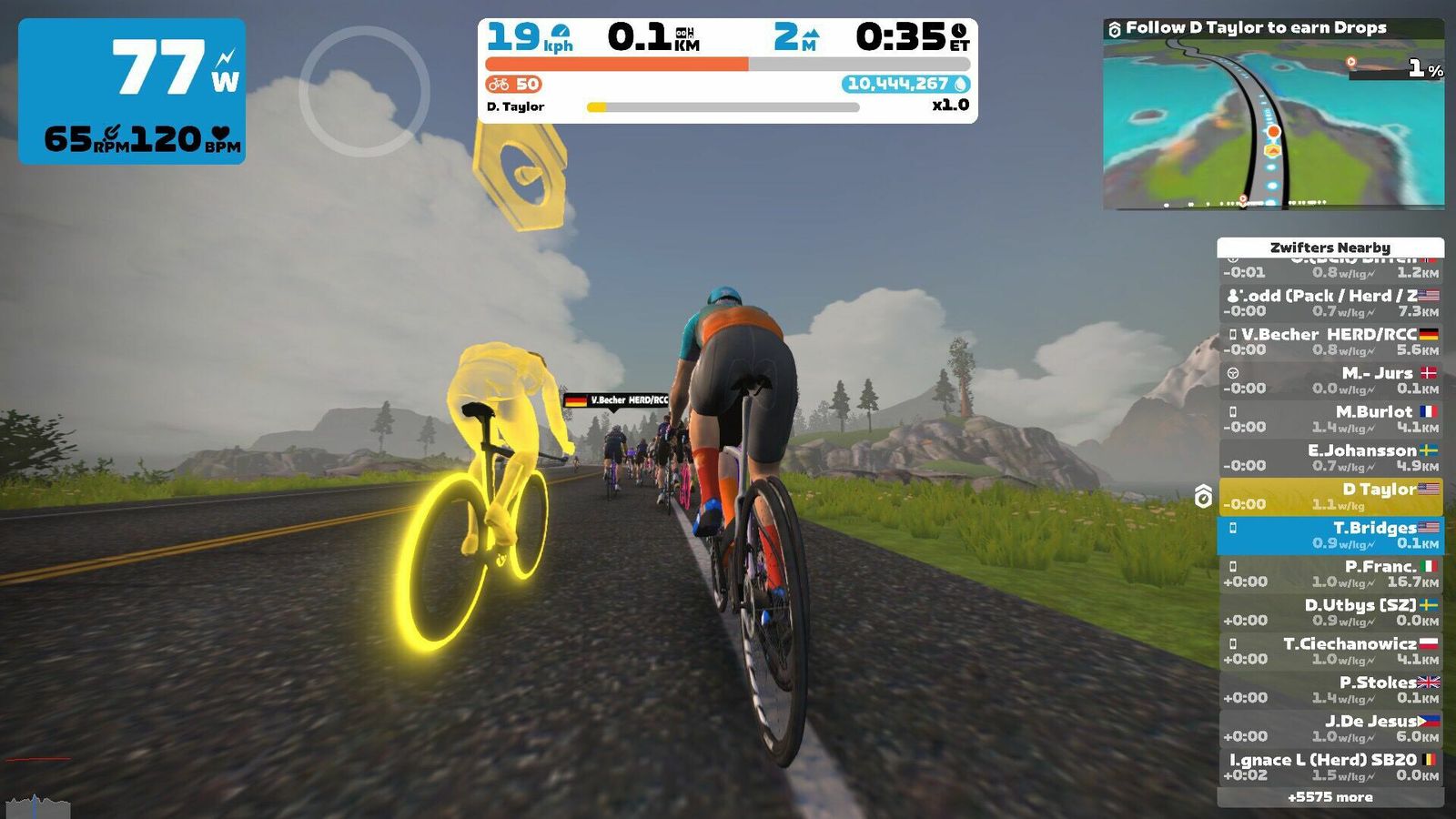Choose P.Stokes in Zwifters Nearby

point(1330,690)
